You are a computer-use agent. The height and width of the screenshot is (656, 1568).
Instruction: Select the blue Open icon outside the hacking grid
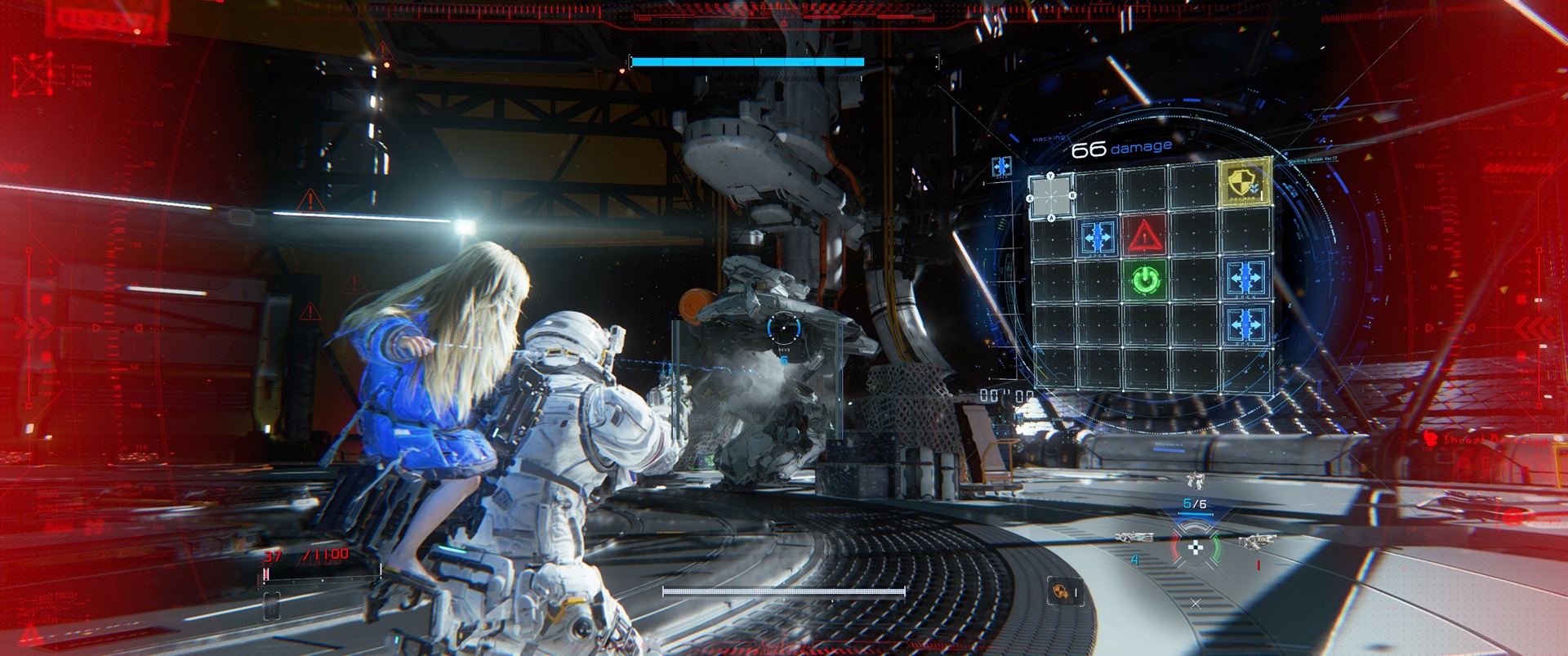tap(1002, 167)
